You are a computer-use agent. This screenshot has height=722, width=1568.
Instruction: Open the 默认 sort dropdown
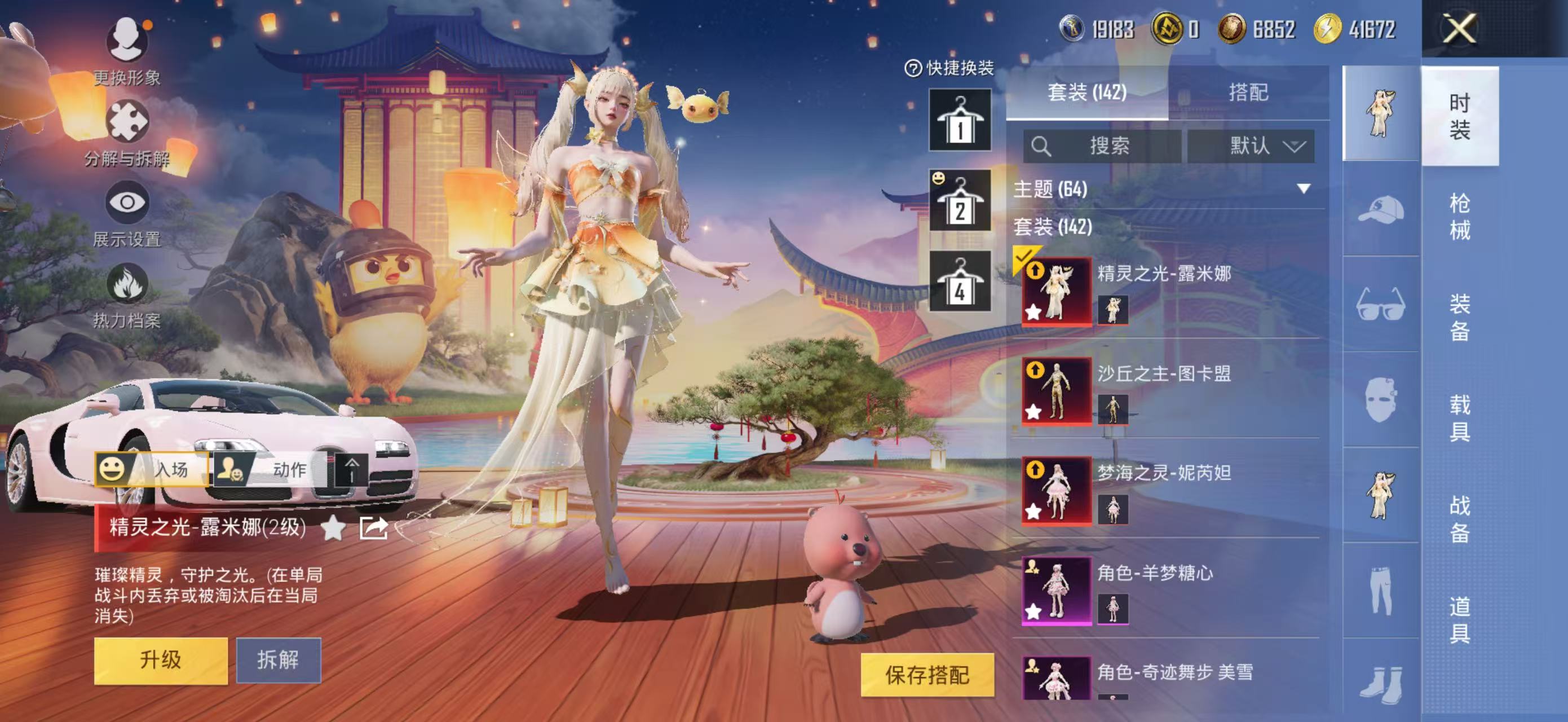click(1251, 146)
